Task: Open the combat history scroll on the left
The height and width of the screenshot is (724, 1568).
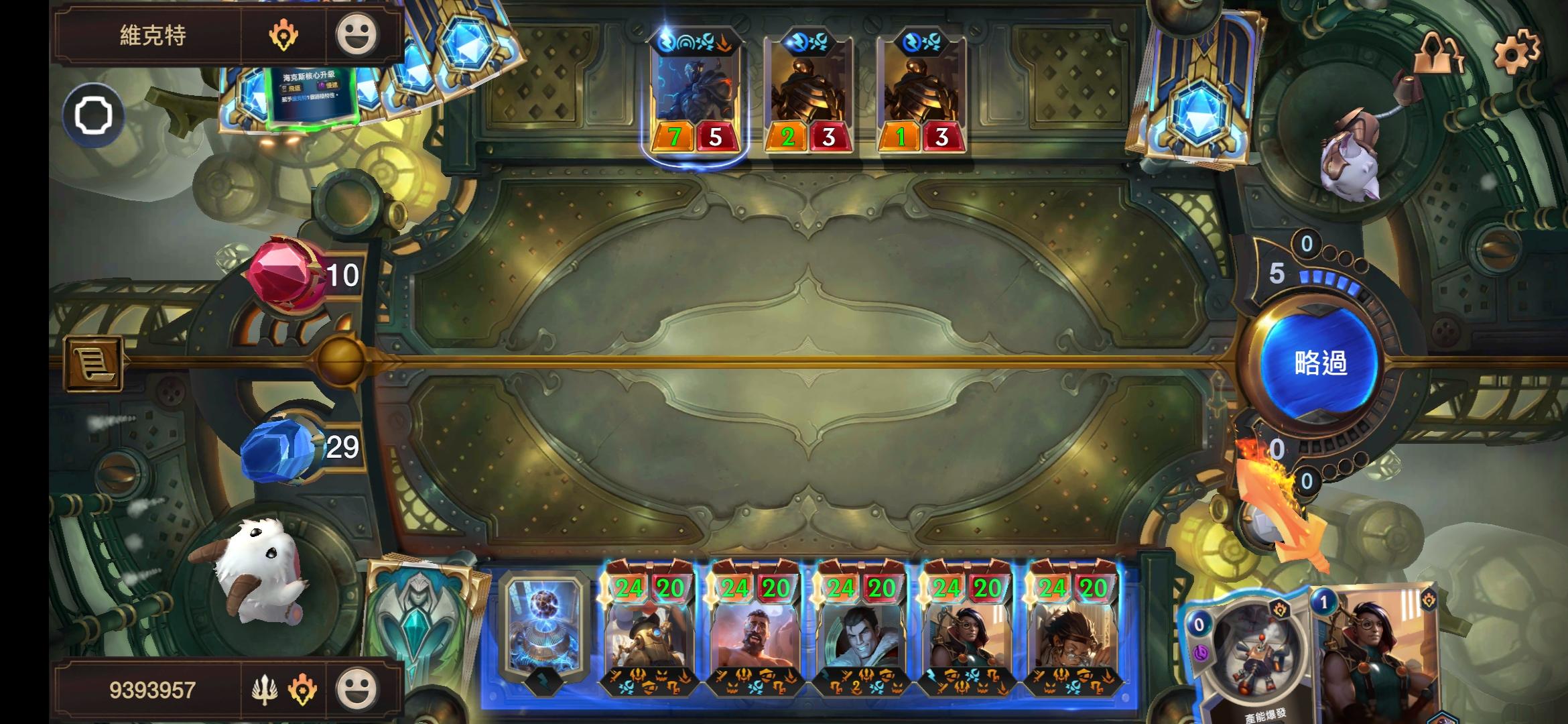Action: [x=94, y=362]
